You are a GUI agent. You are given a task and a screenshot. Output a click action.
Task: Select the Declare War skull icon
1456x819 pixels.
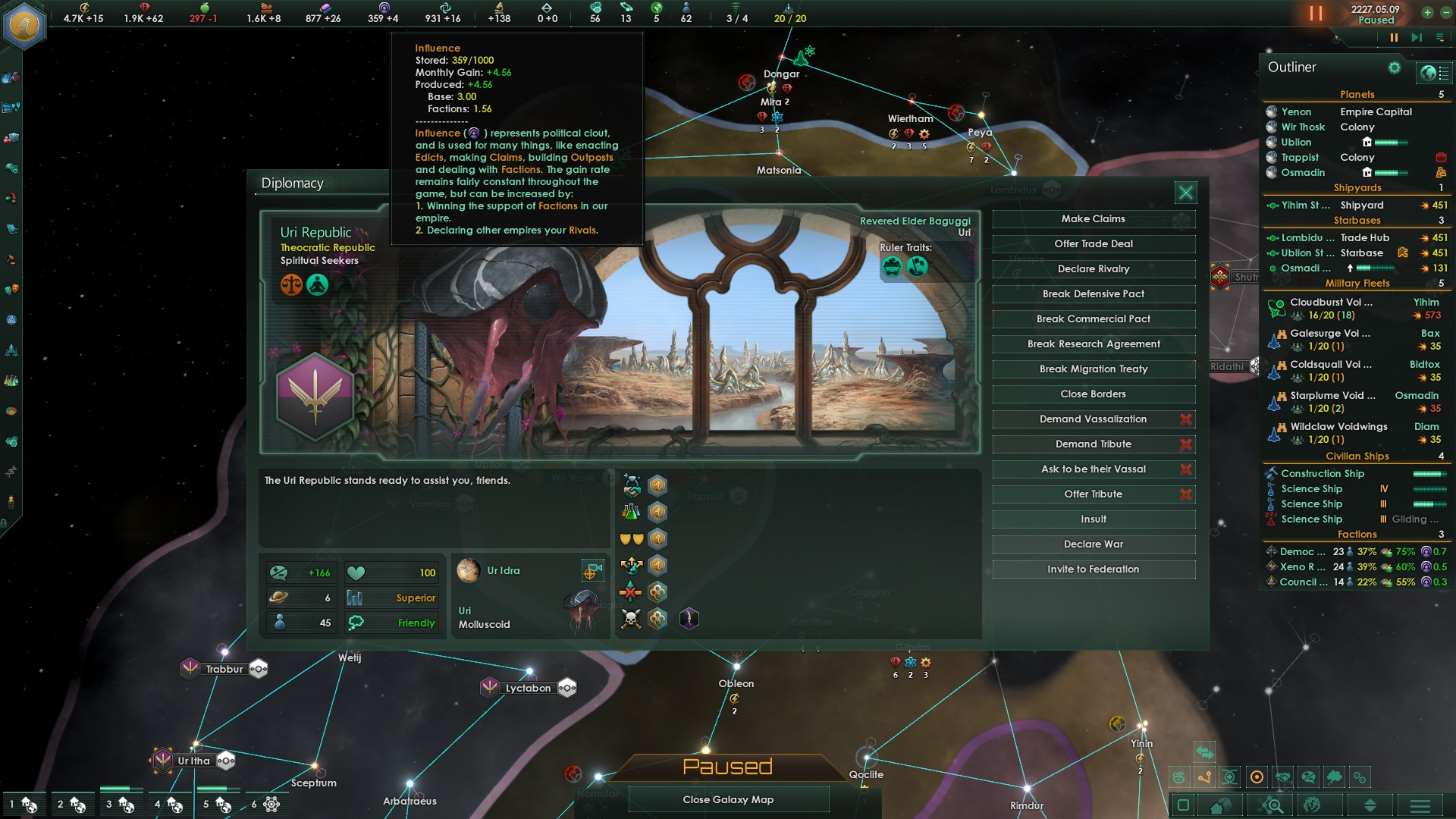click(630, 617)
